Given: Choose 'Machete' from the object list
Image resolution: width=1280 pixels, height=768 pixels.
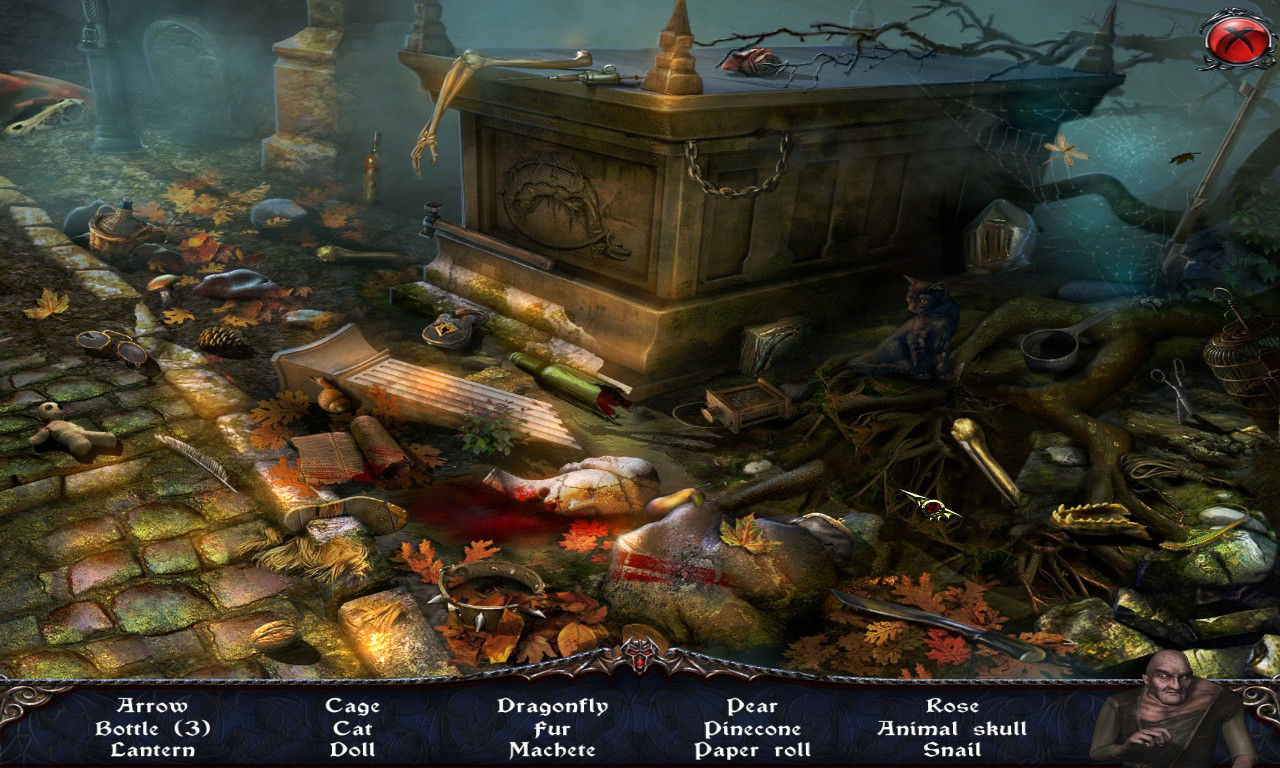Looking at the screenshot, I should [552, 750].
